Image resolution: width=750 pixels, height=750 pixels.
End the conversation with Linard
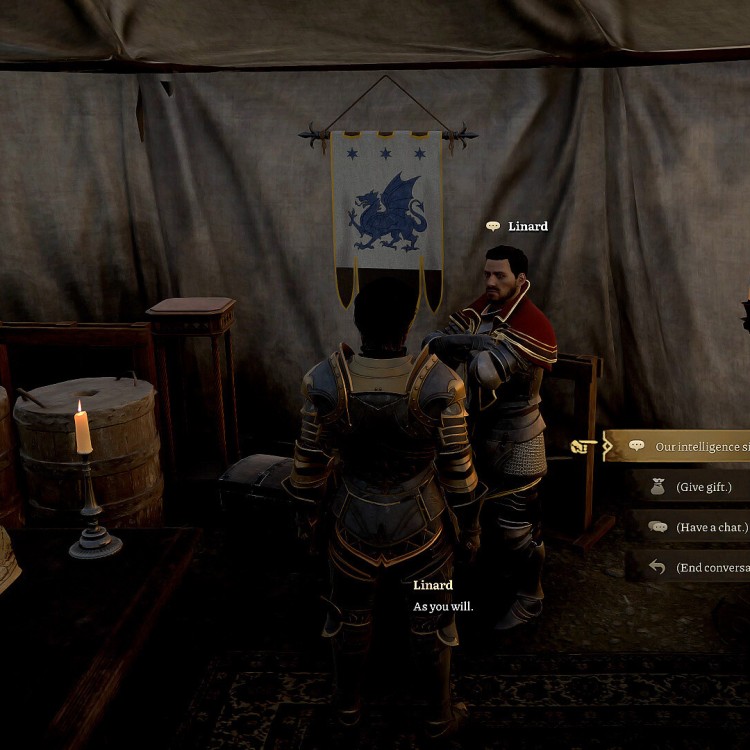[x=711, y=567]
